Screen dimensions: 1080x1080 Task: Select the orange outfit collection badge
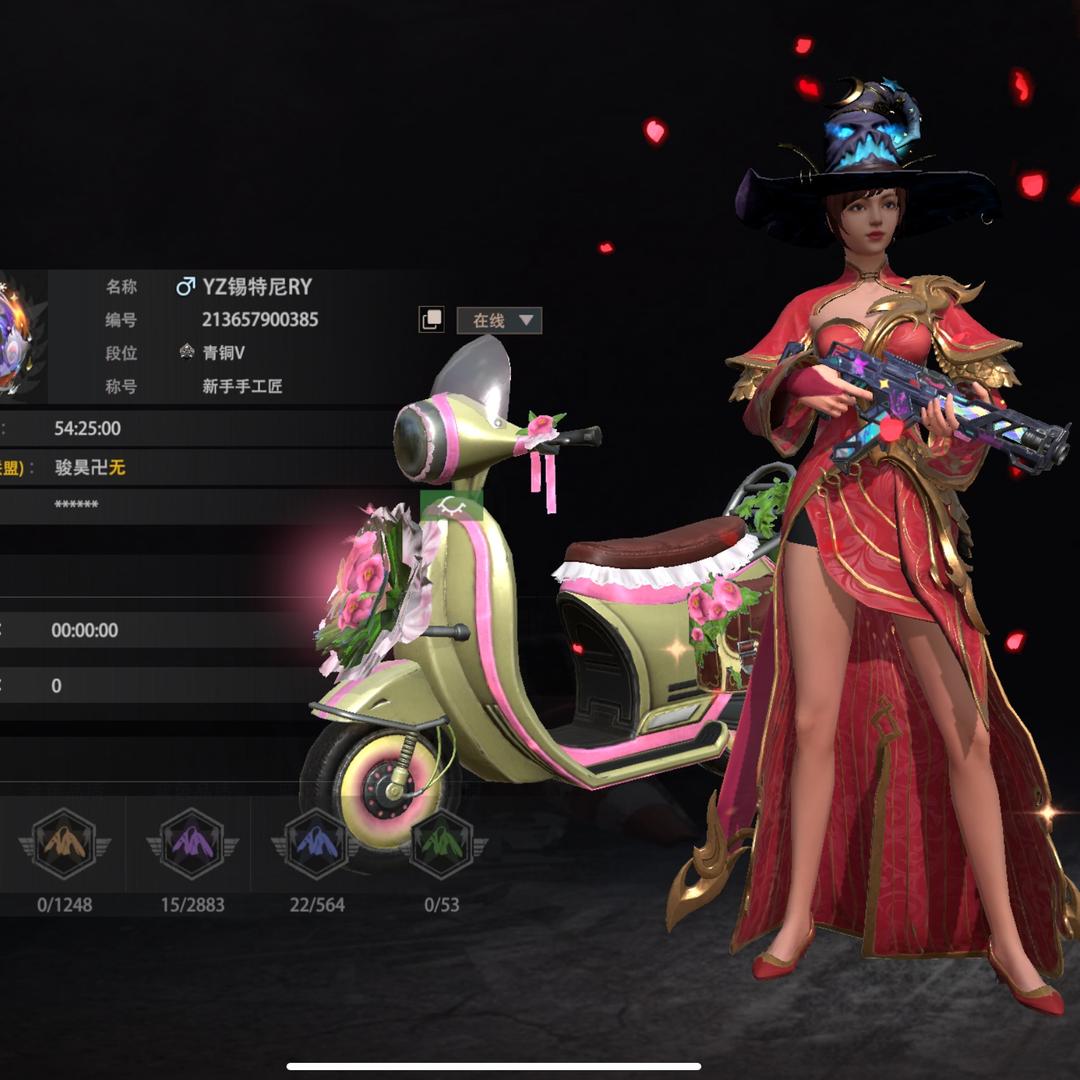65,843
